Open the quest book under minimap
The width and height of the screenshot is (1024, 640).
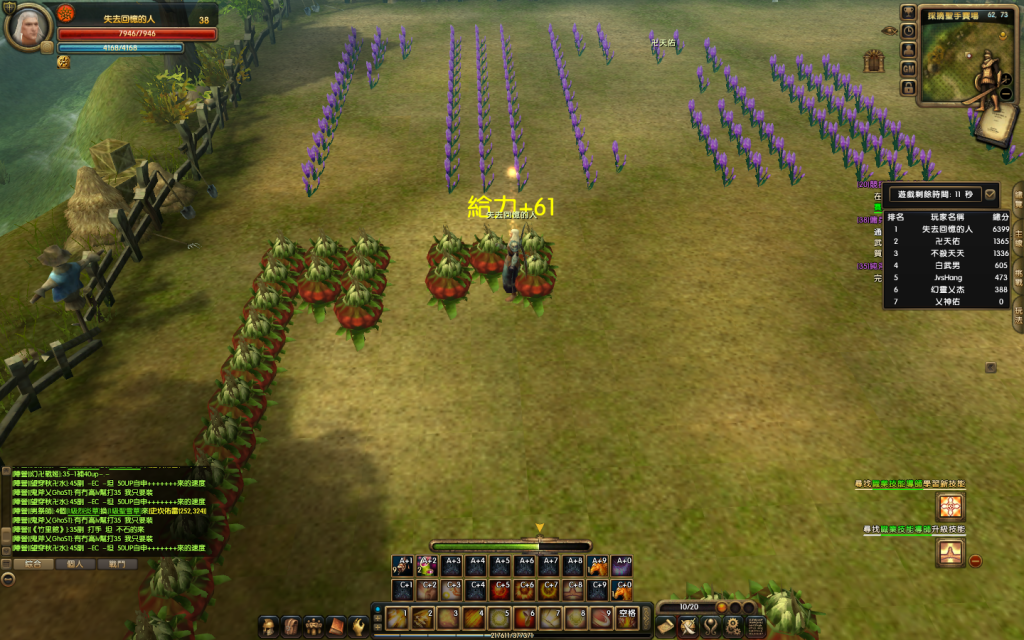(x=999, y=124)
